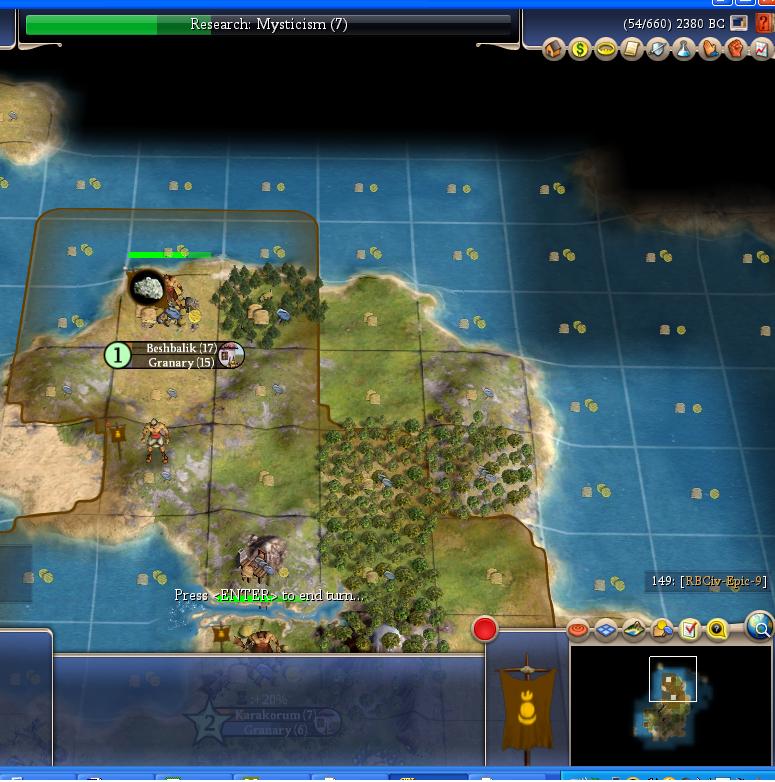Open the Foreign Advisor scroll icon
The image size is (775, 782).
(x=632, y=49)
